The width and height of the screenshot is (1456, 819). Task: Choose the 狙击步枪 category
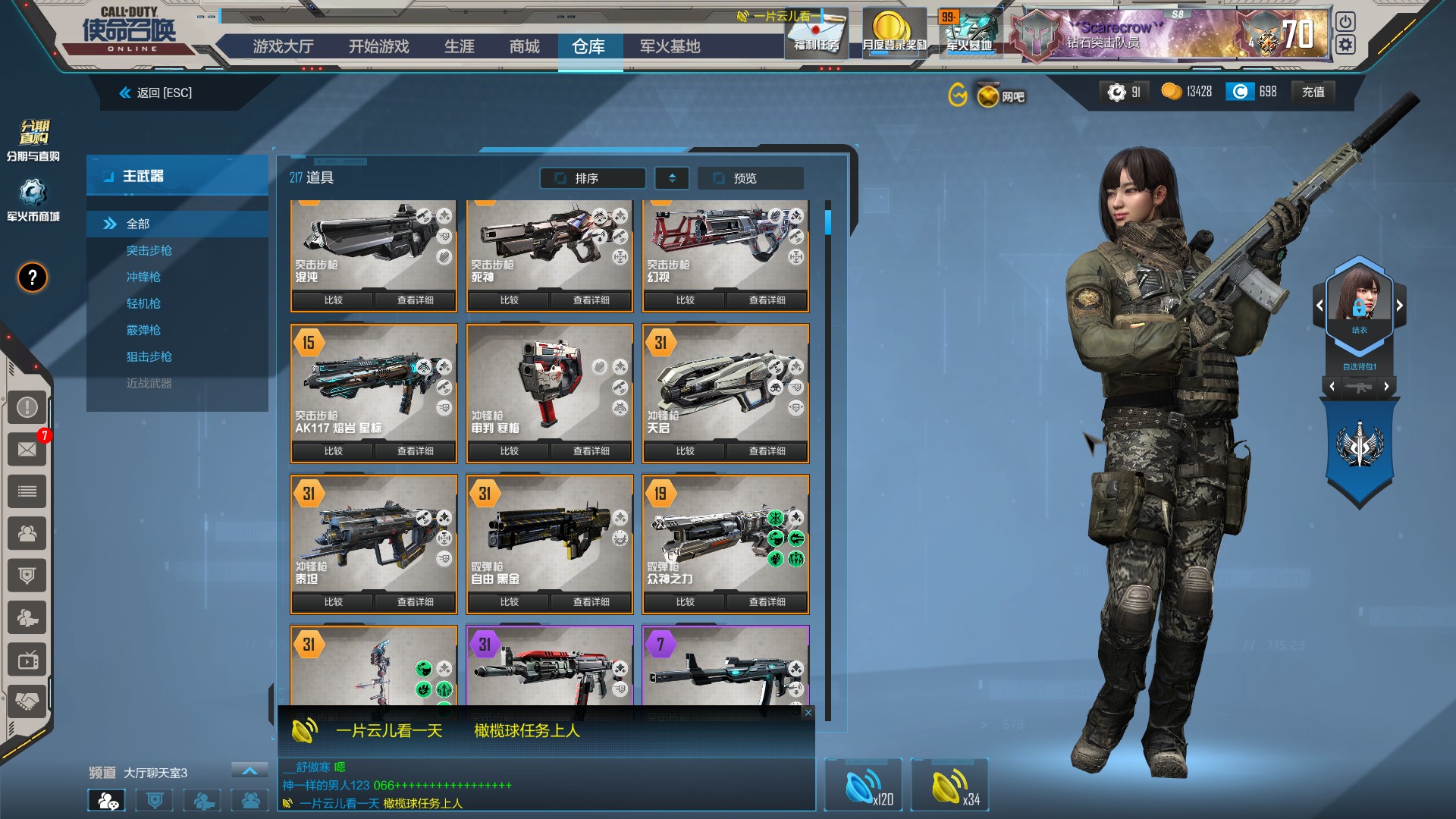click(x=149, y=356)
